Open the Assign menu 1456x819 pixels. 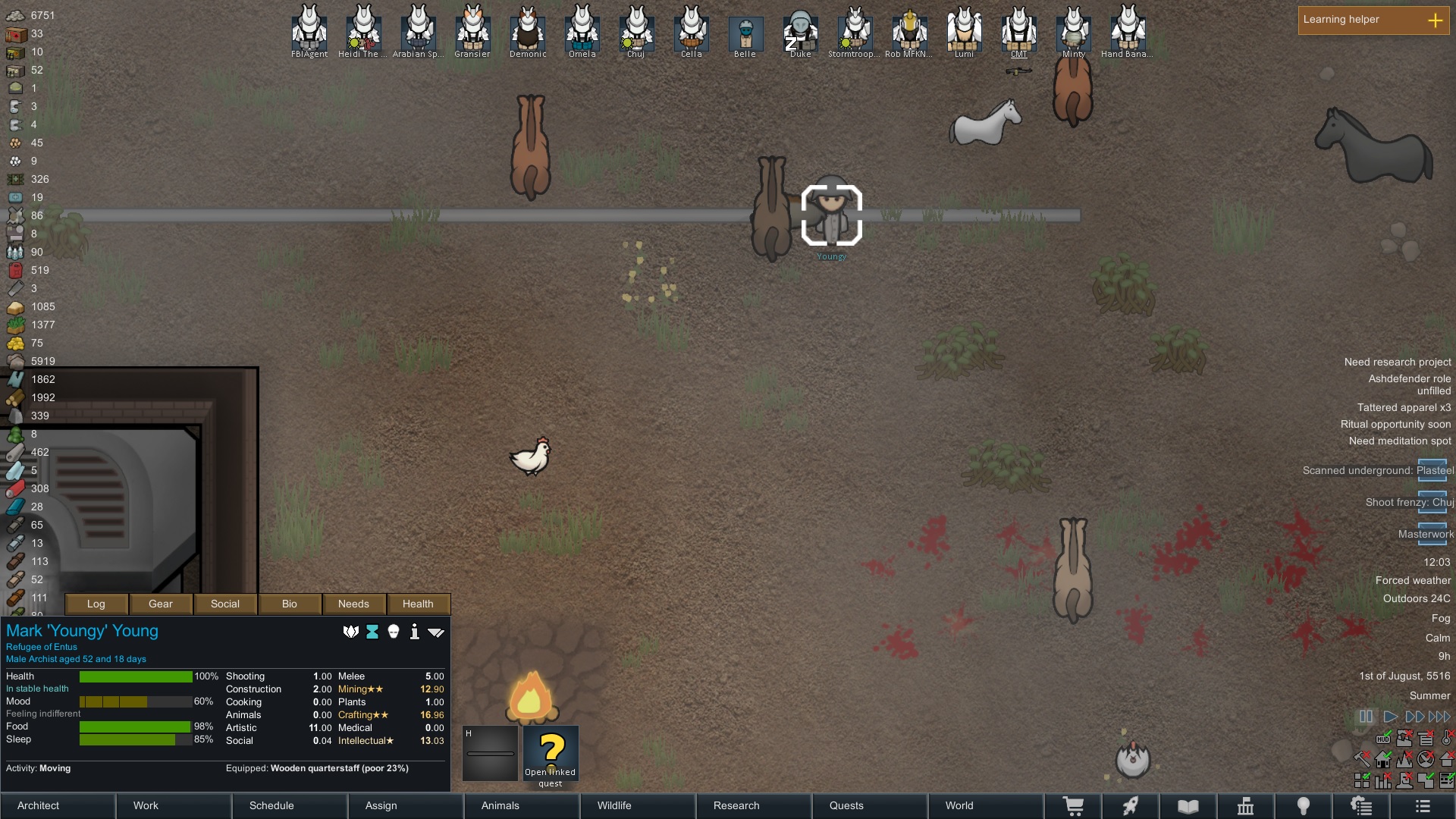click(406, 805)
